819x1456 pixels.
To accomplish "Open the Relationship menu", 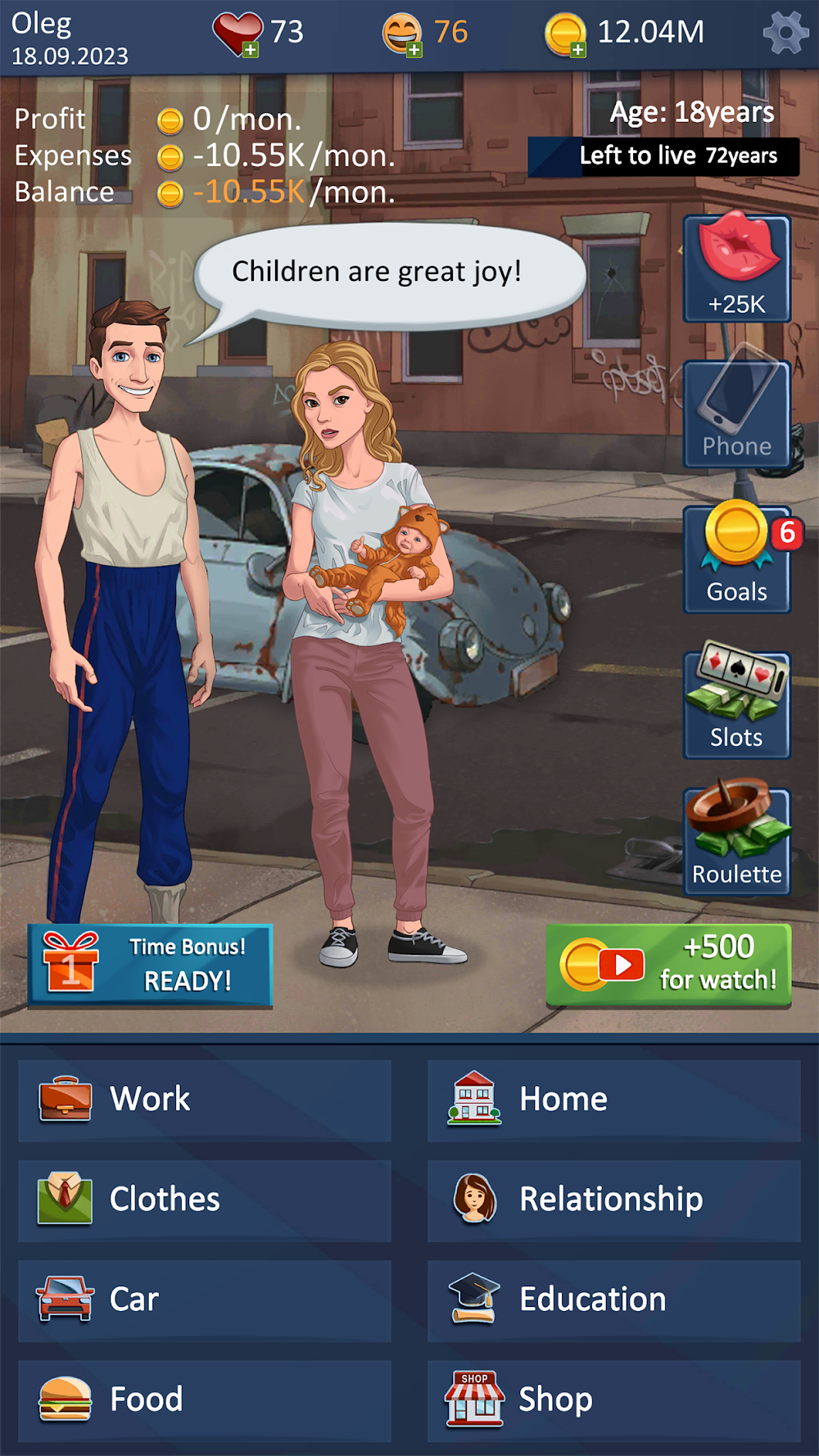I will (x=614, y=1200).
